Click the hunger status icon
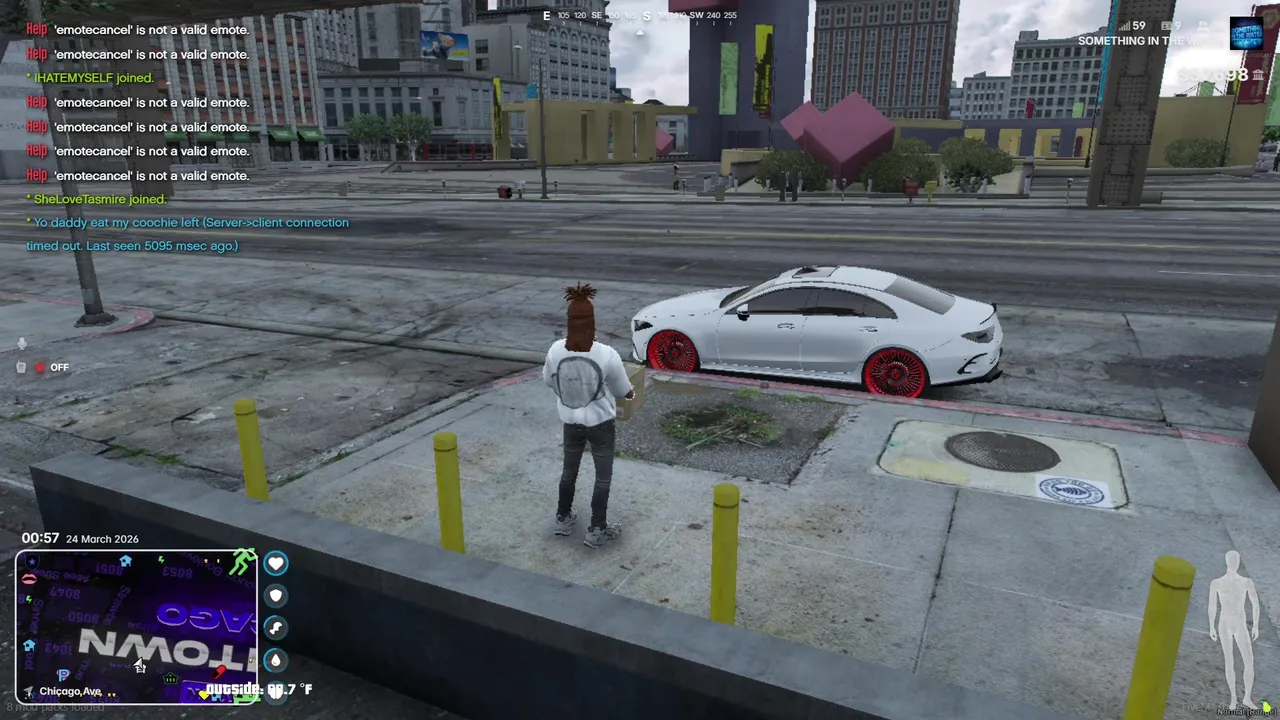 276,627
